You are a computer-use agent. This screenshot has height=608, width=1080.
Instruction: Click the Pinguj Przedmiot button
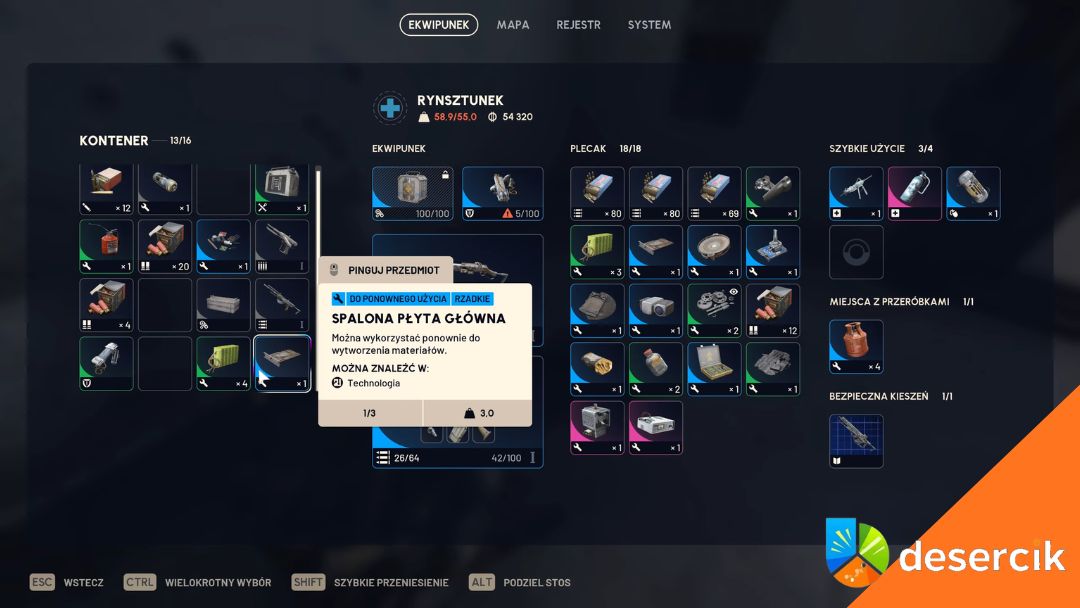tap(386, 270)
